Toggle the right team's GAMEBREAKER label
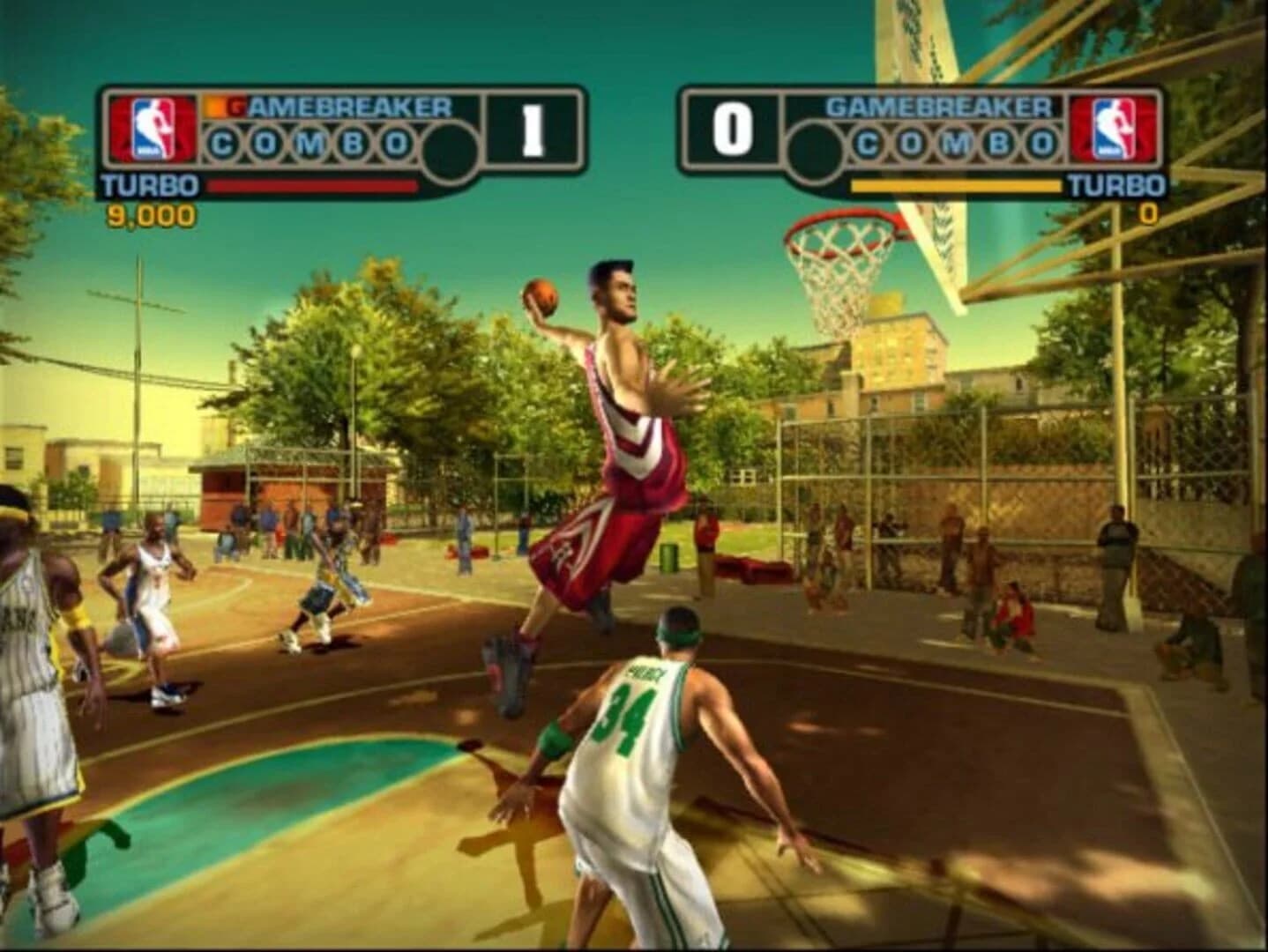 tap(942, 105)
